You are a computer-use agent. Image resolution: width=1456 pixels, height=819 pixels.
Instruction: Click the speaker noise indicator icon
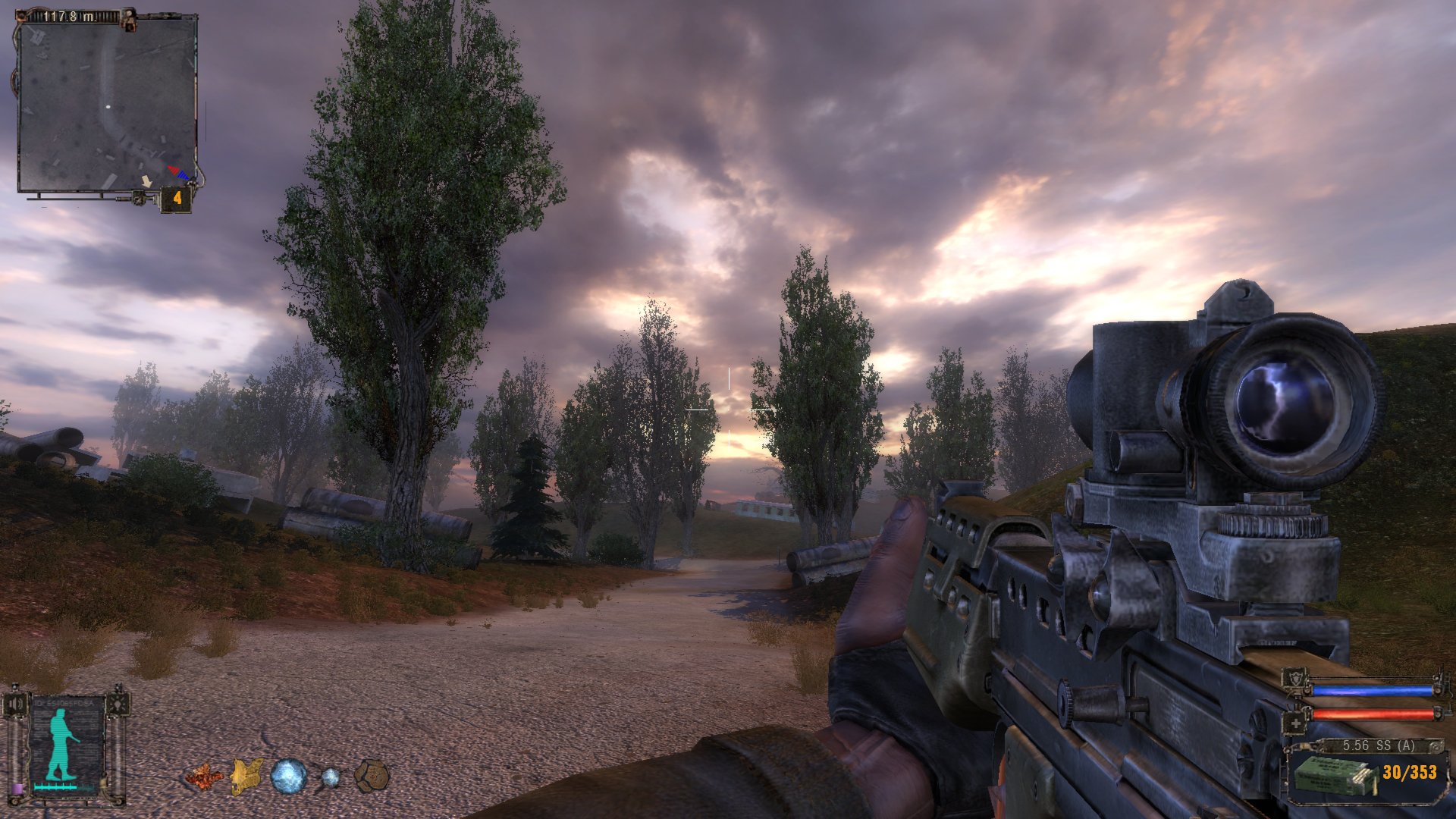[x=16, y=704]
